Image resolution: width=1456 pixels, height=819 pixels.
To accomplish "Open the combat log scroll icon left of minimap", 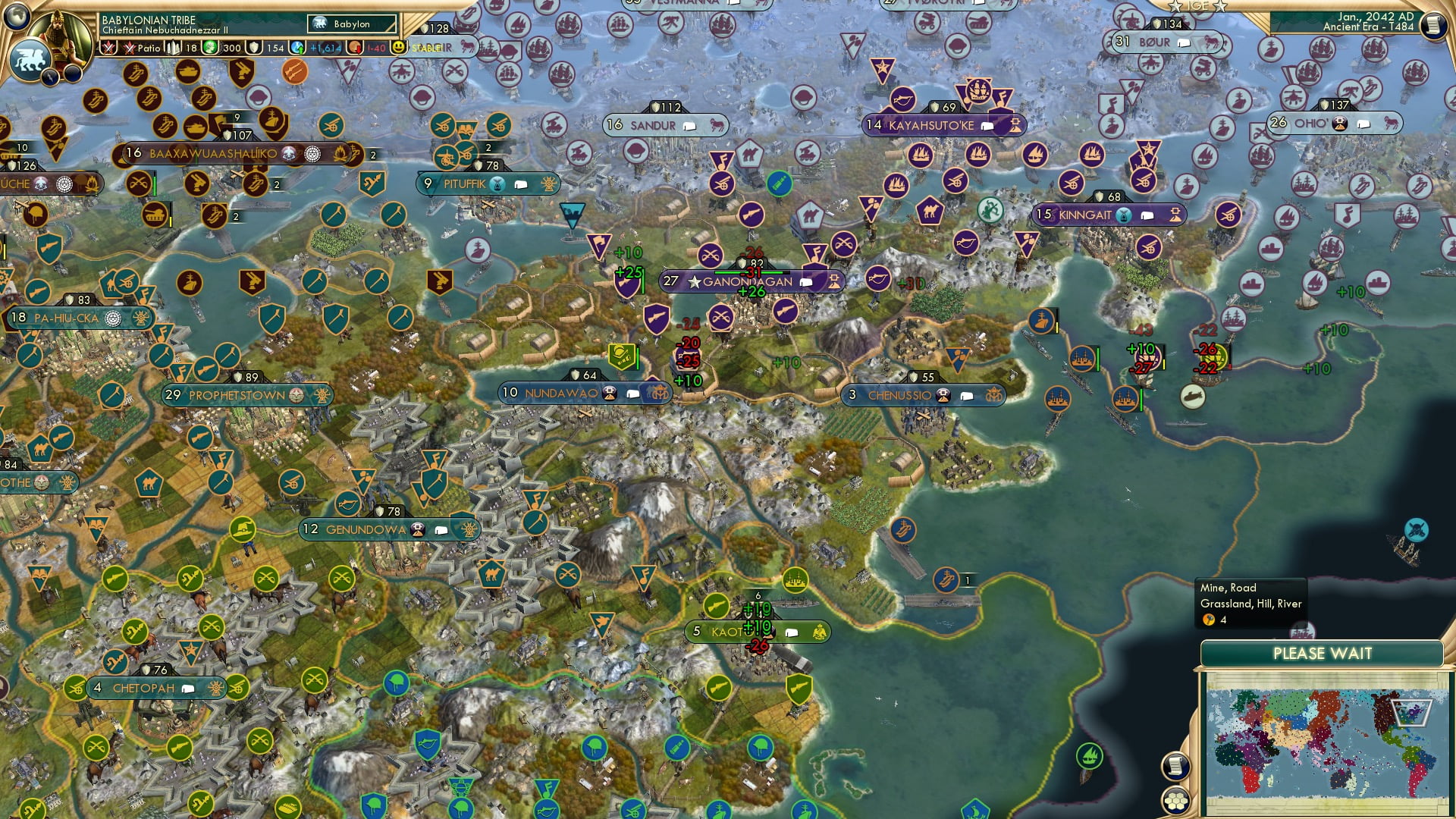I will click(x=1176, y=765).
